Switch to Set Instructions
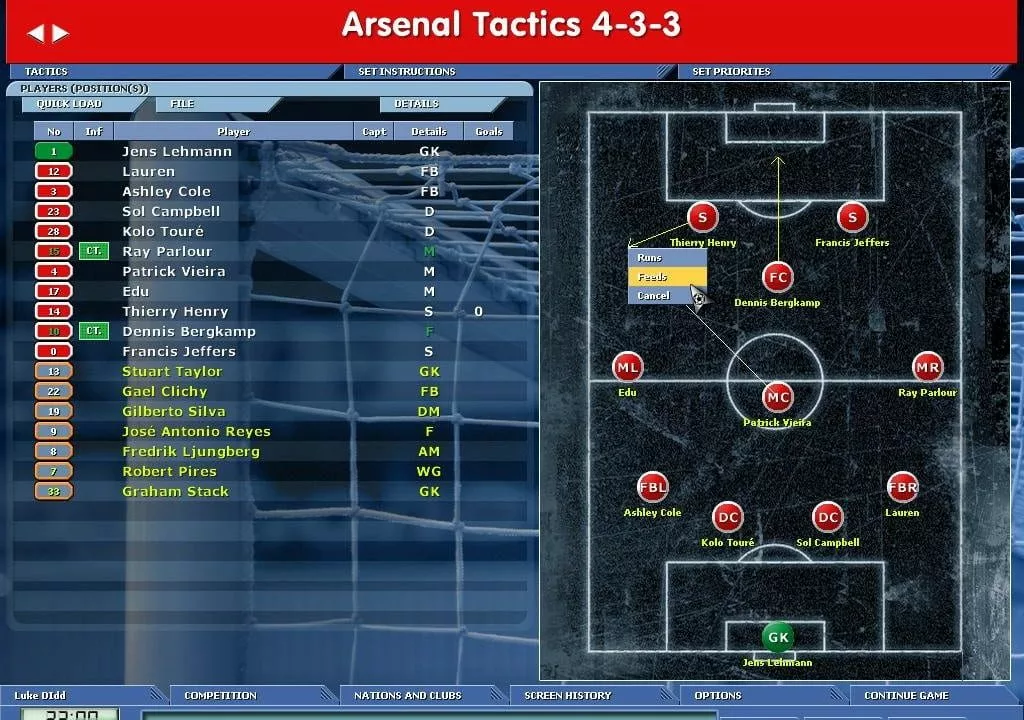Screen dimensions: 1024x720 coord(406,72)
